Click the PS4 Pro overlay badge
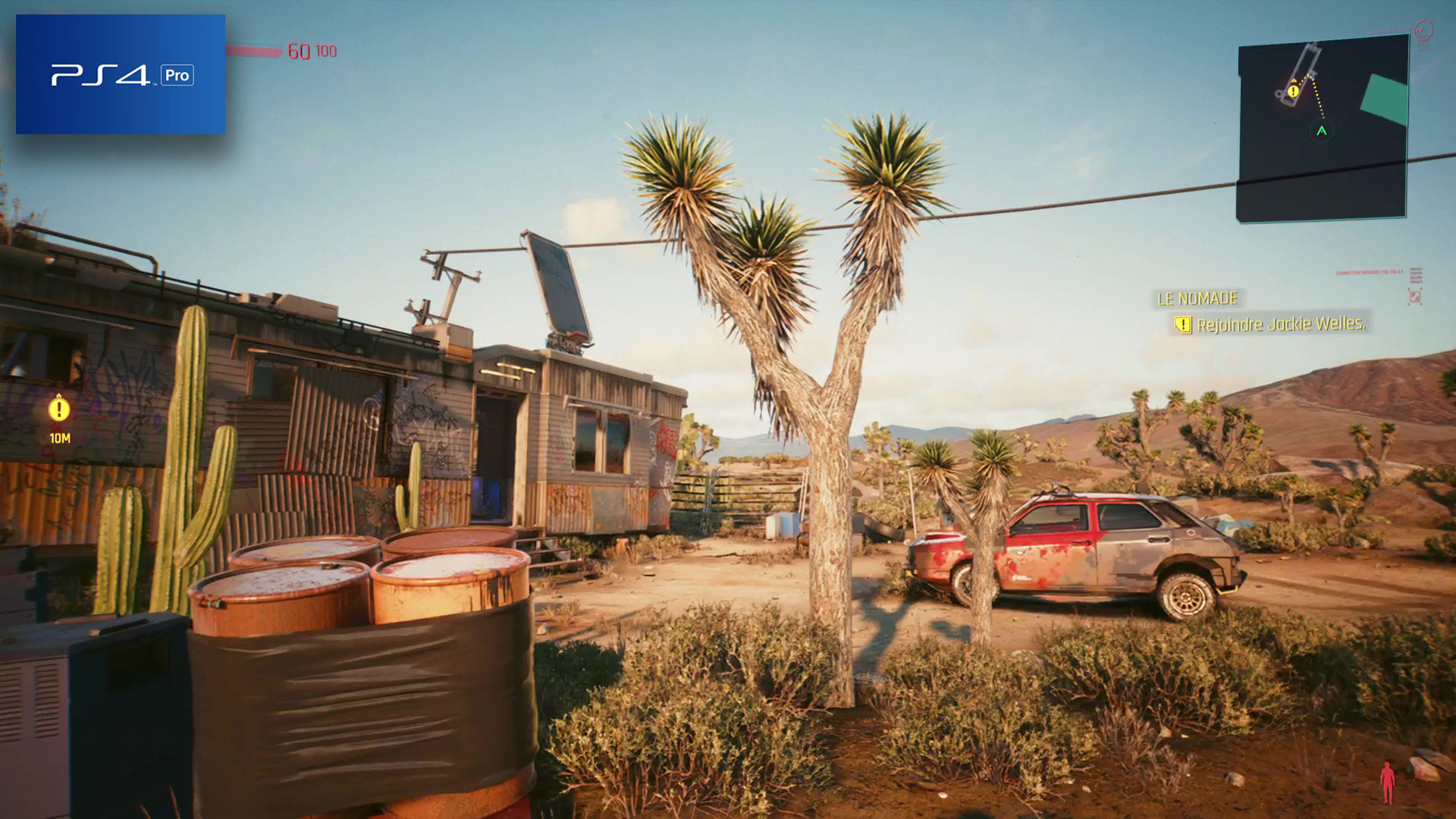This screenshot has width=1456, height=819. (x=121, y=74)
